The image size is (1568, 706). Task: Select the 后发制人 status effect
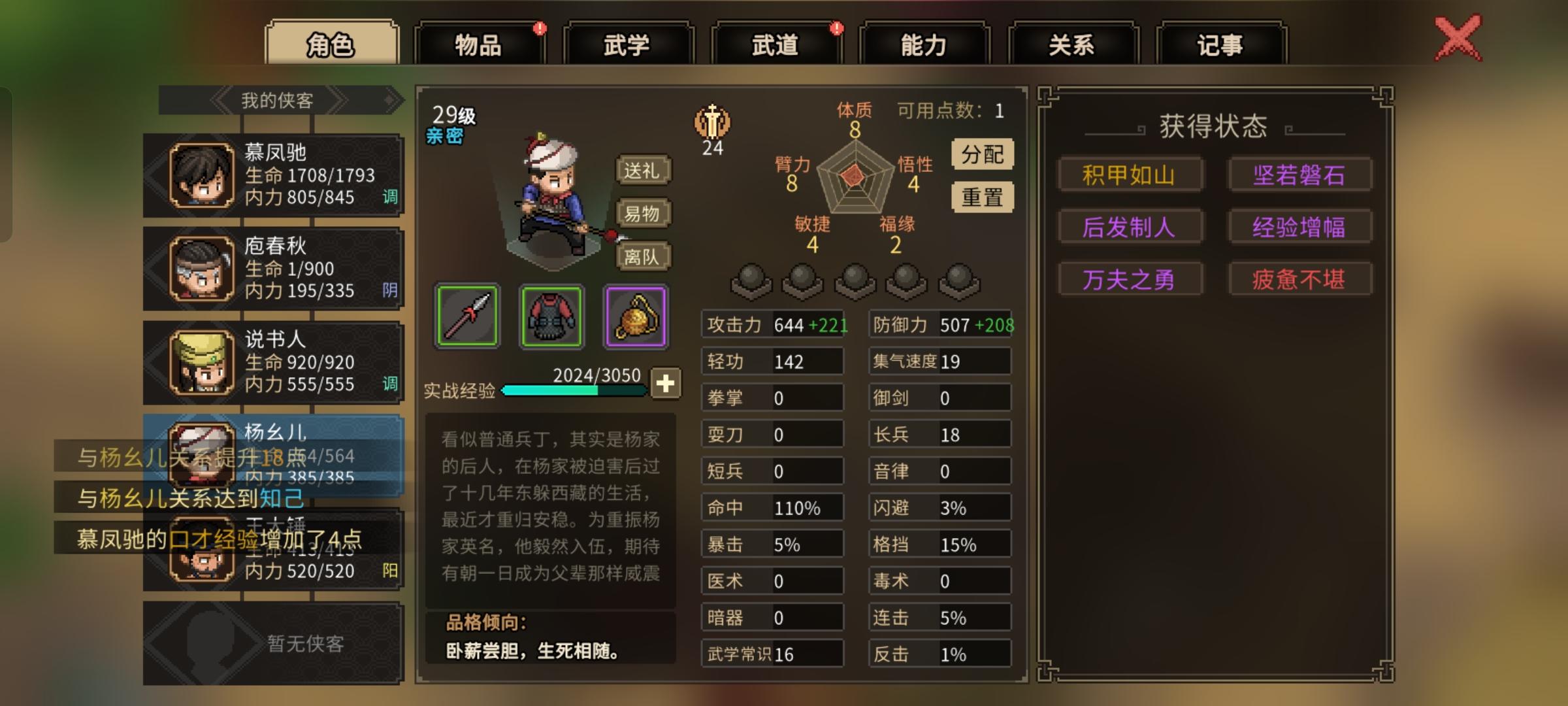[x=1131, y=226]
